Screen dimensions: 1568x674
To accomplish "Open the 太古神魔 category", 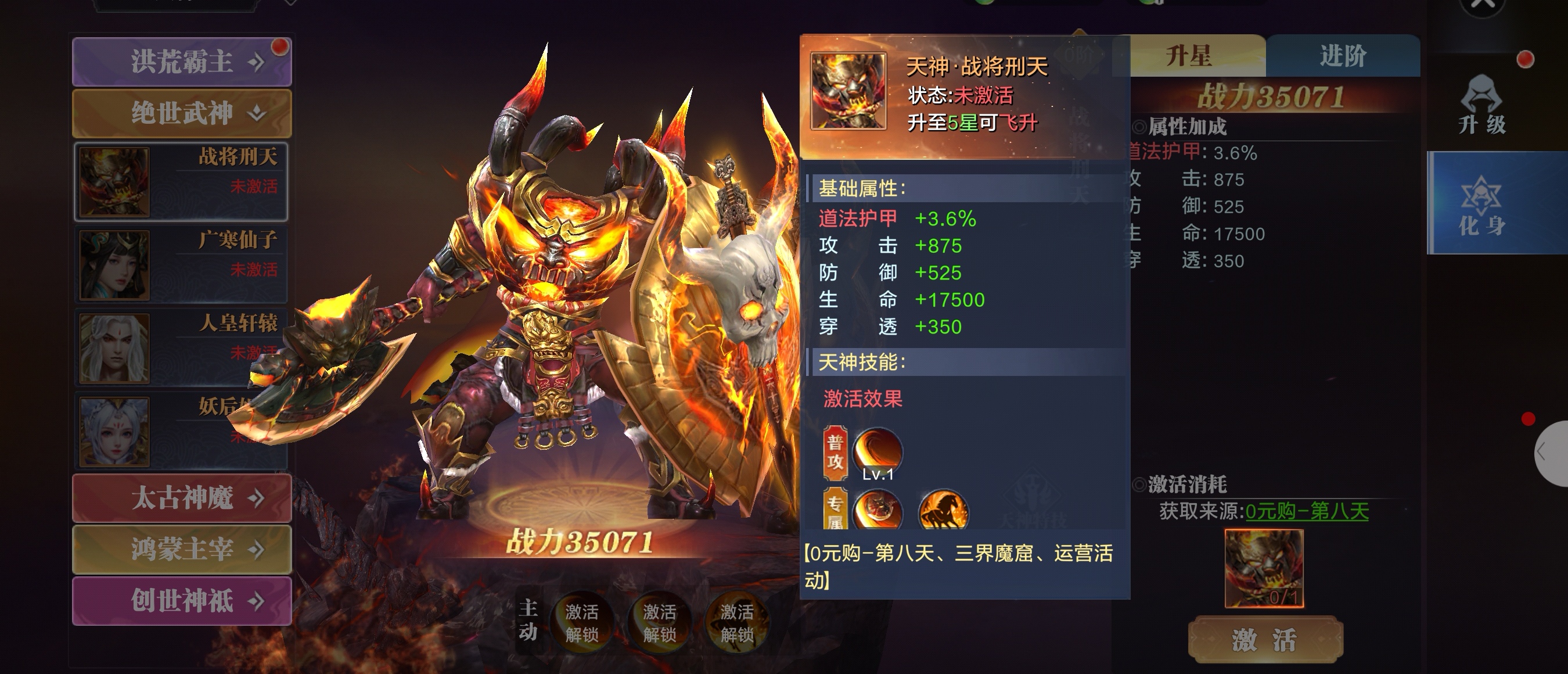I will tap(181, 498).
